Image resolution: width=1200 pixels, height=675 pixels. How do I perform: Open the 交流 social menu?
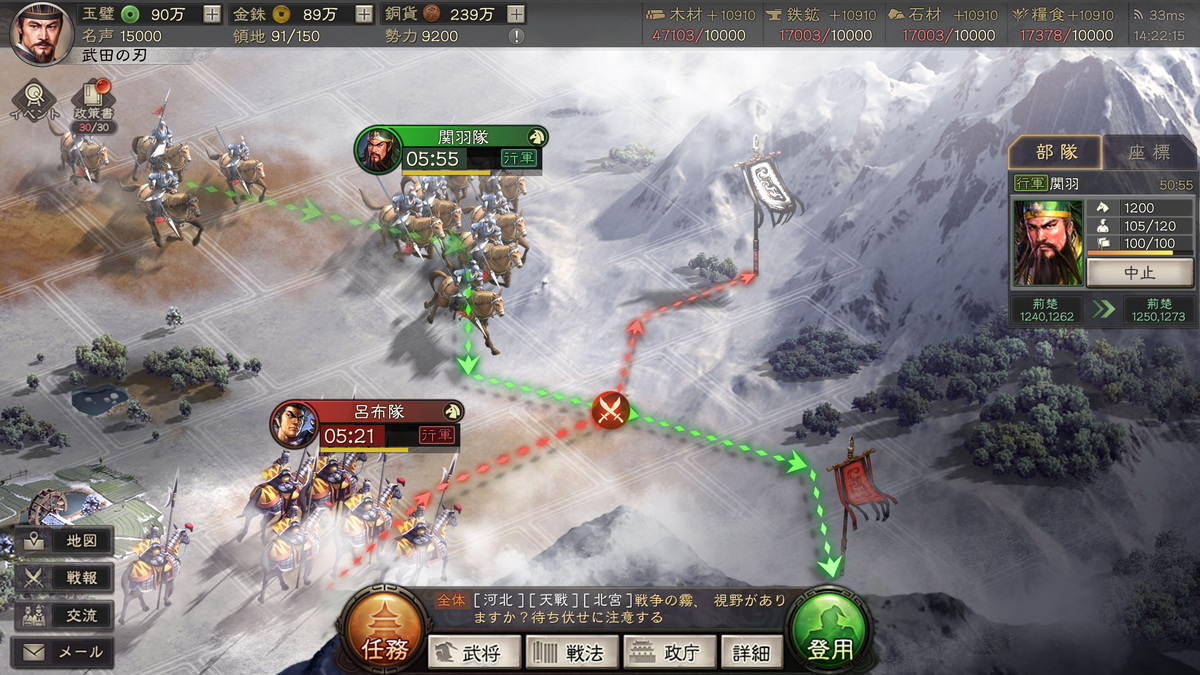coord(66,615)
